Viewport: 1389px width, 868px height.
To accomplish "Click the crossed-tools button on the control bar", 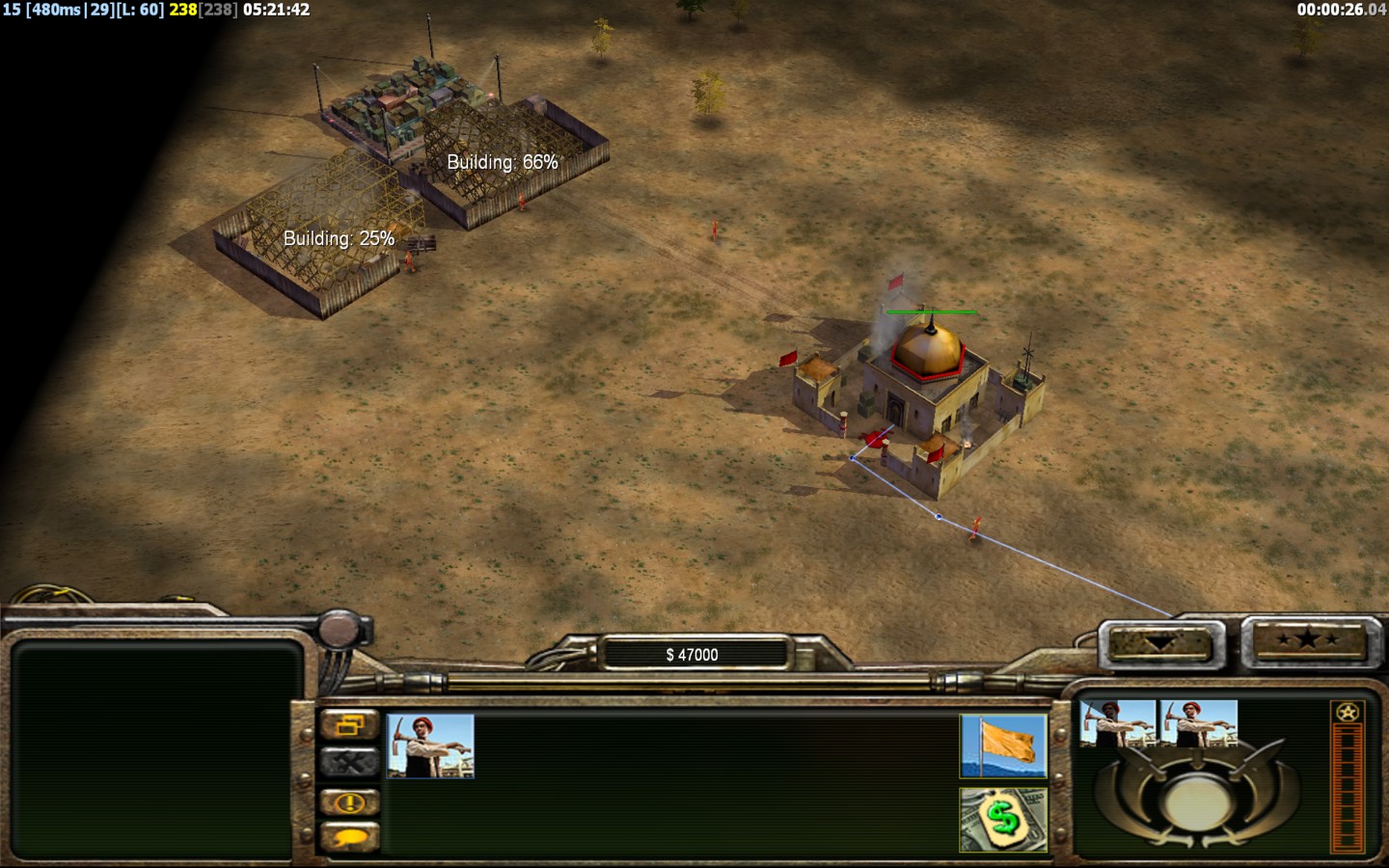I will [349, 763].
